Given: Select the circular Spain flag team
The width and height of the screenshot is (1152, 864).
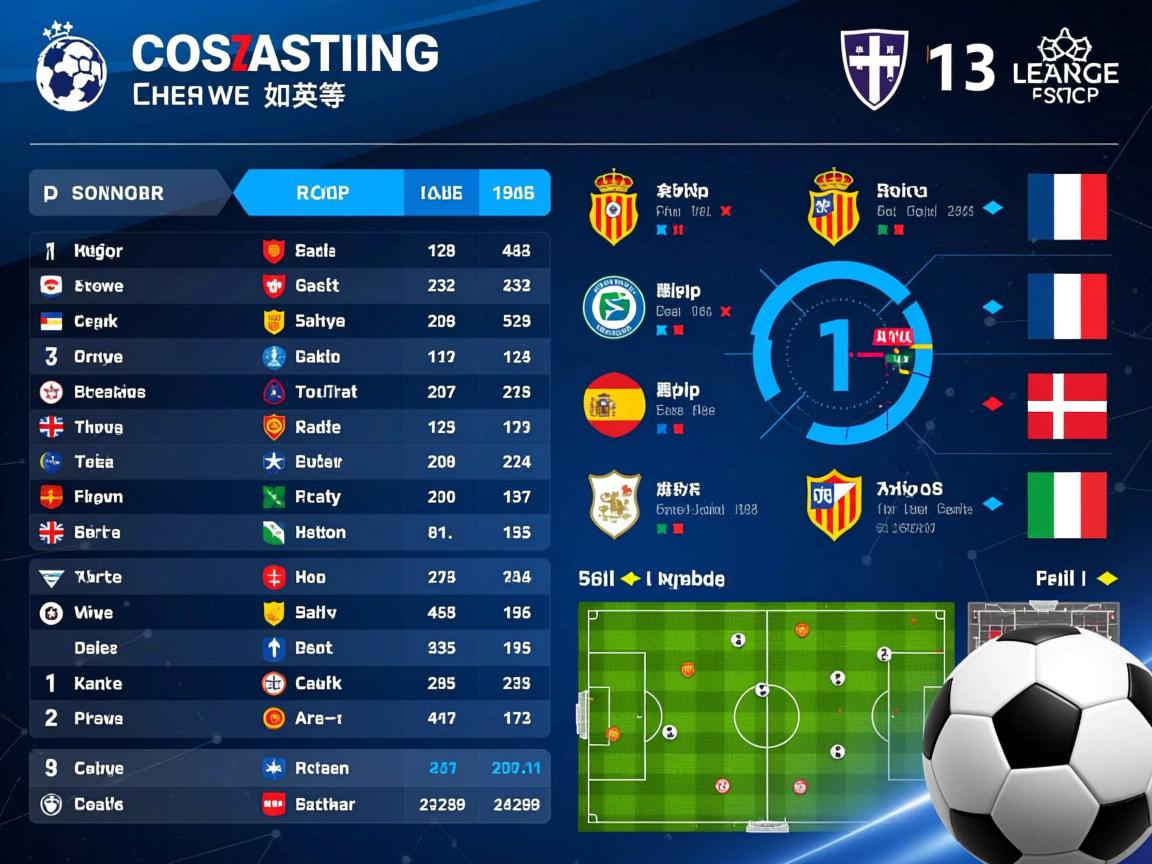Looking at the screenshot, I should pos(614,404).
